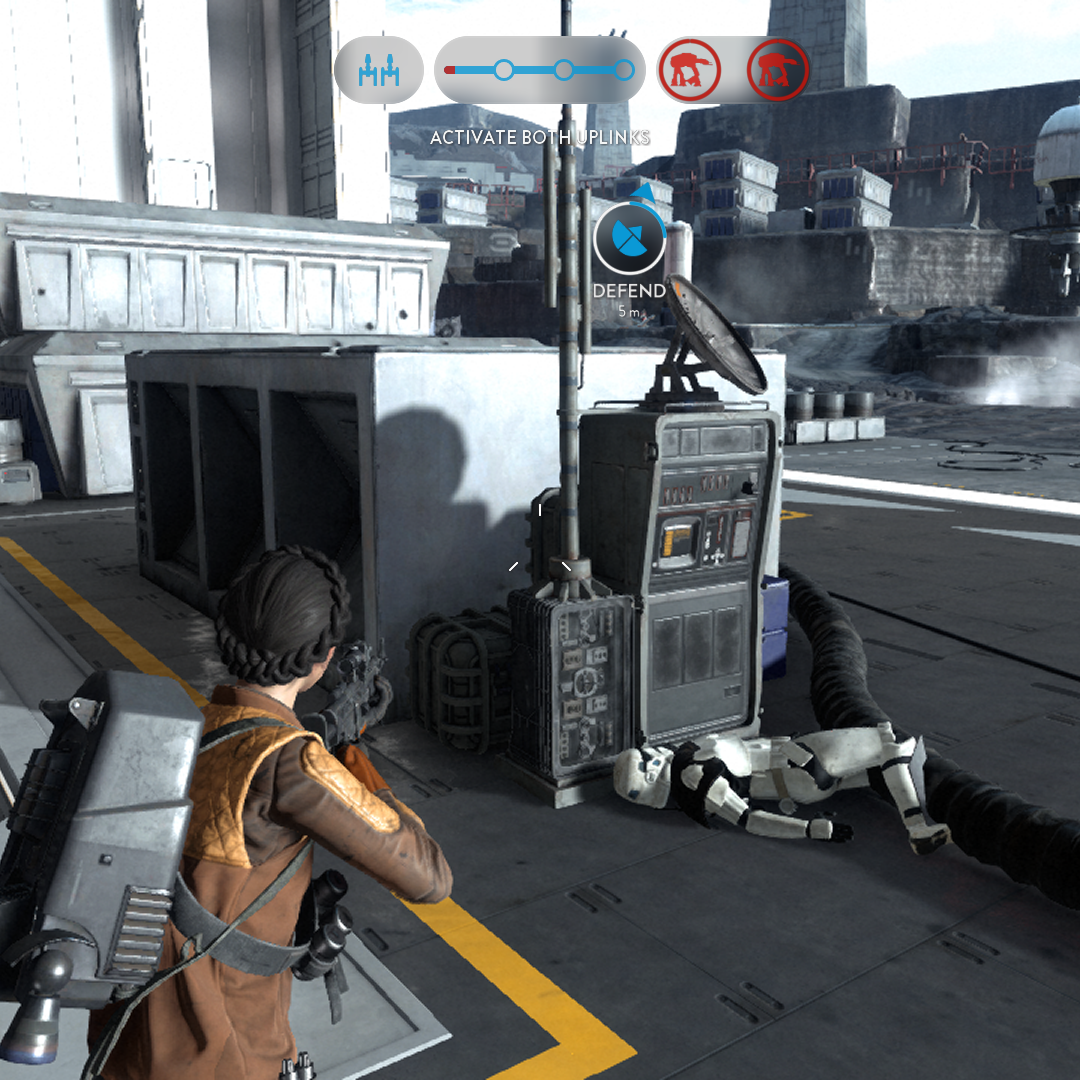Click the darker red AT-AT walker icon
Screen dimensions: 1080x1080
click(x=777, y=70)
